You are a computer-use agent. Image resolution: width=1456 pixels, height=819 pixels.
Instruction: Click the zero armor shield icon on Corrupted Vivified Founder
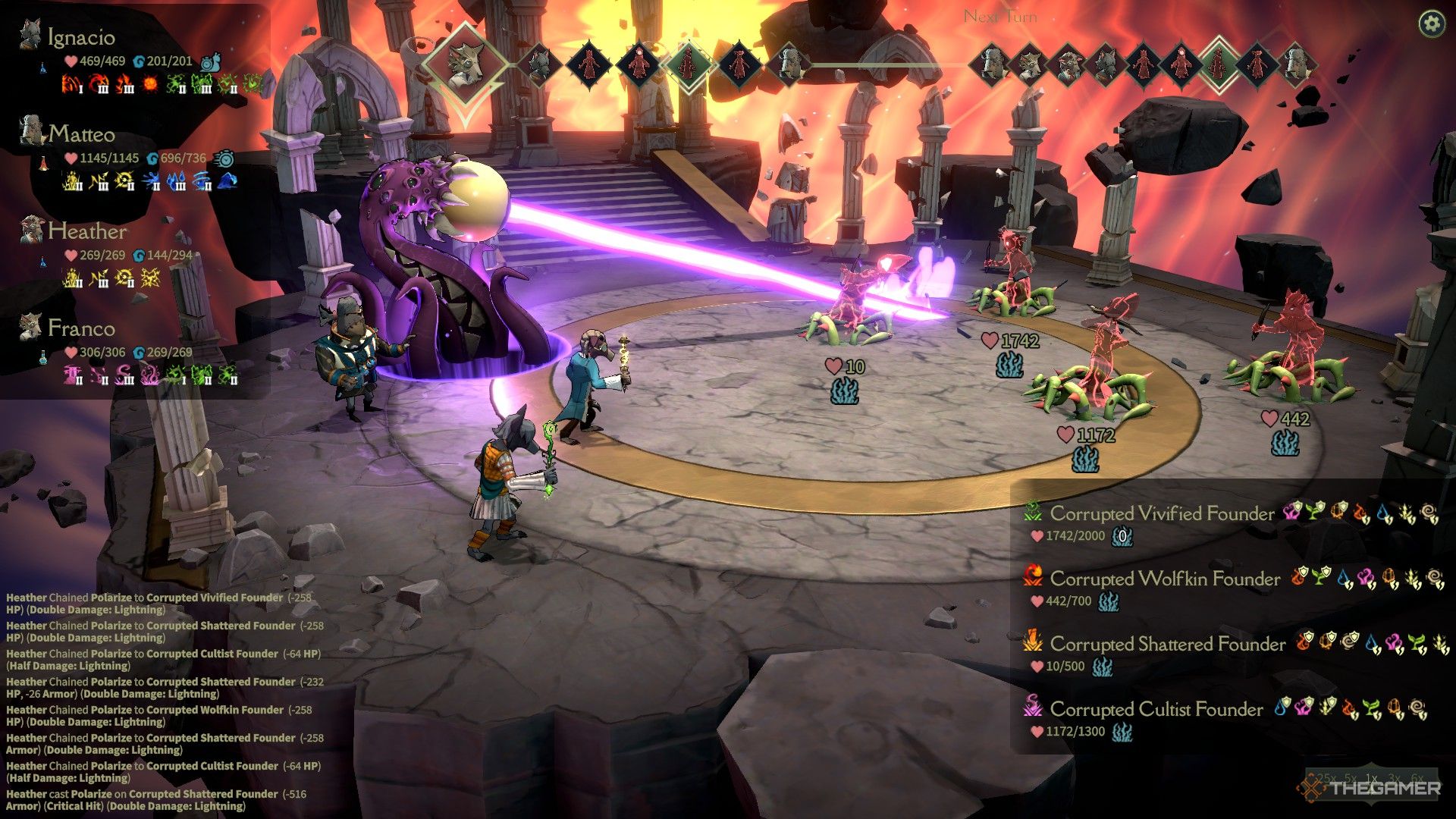click(x=1122, y=537)
